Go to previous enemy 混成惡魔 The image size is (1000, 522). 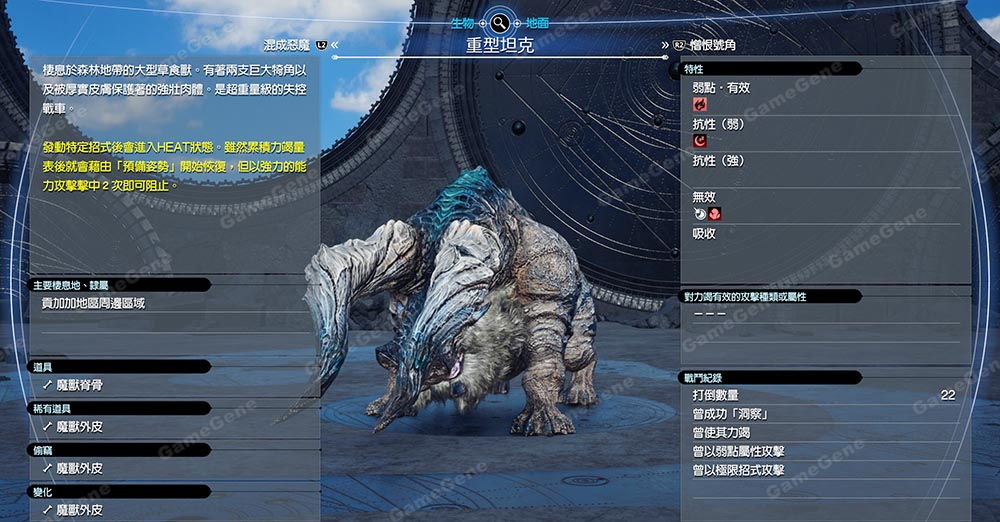tap(288, 45)
